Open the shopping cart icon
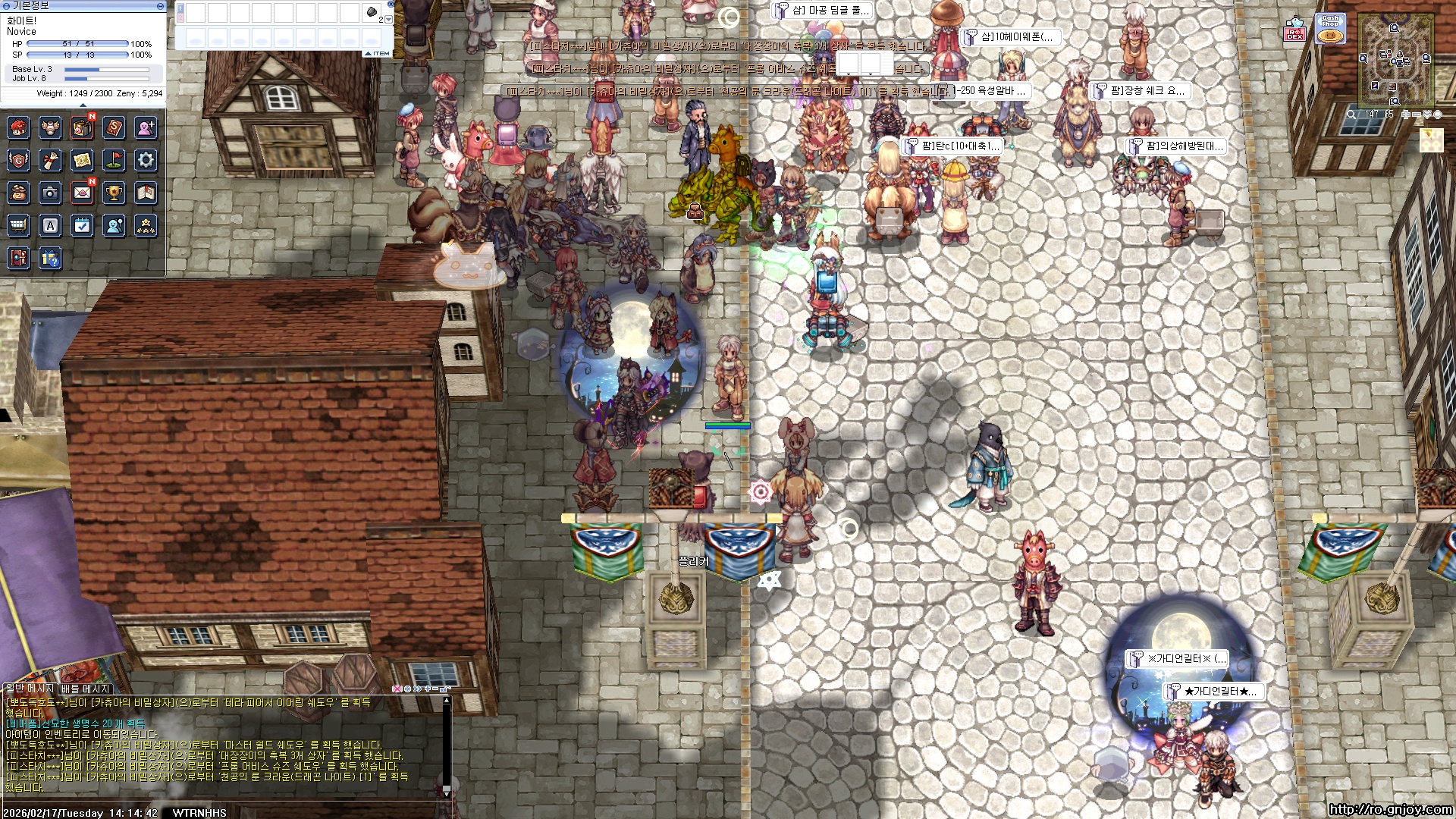The width and height of the screenshot is (1456, 819). click(18, 225)
